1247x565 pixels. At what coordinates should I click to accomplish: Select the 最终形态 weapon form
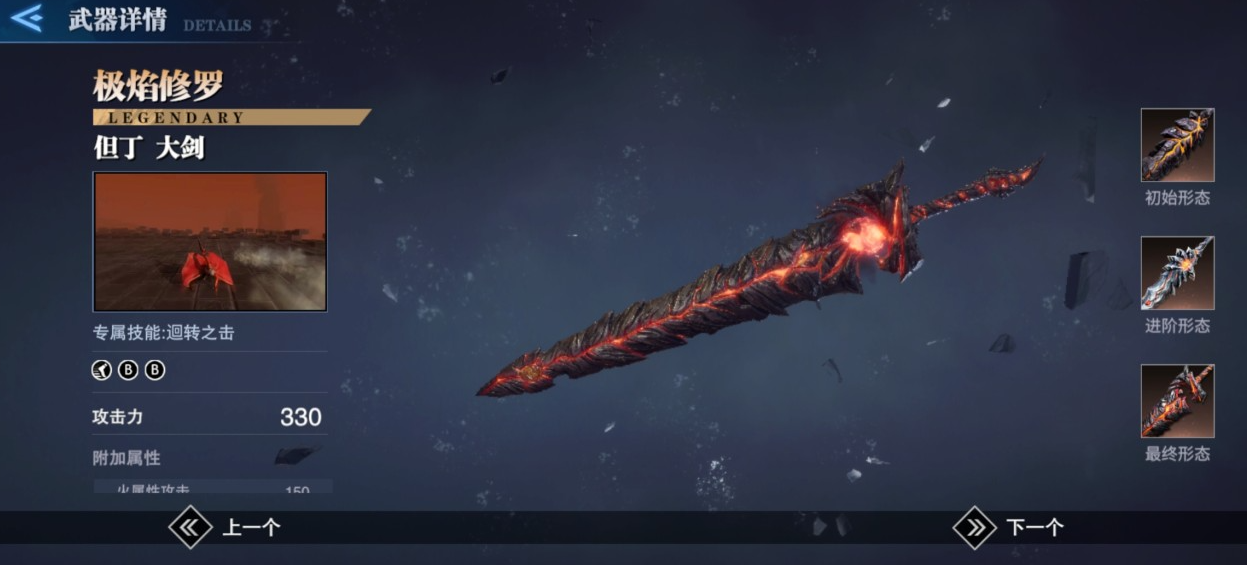[x=1177, y=401]
